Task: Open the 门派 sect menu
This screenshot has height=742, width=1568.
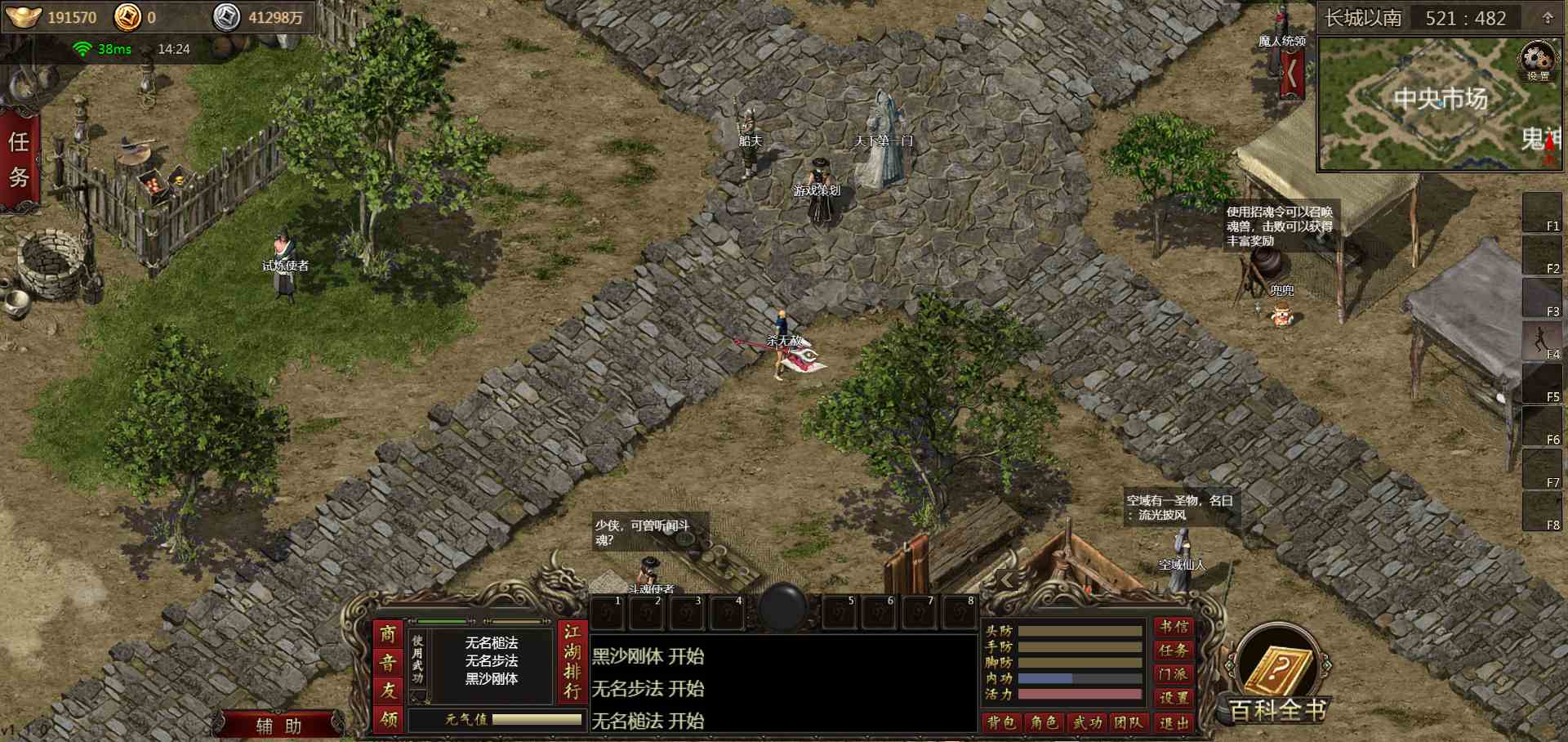Action: (1174, 674)
